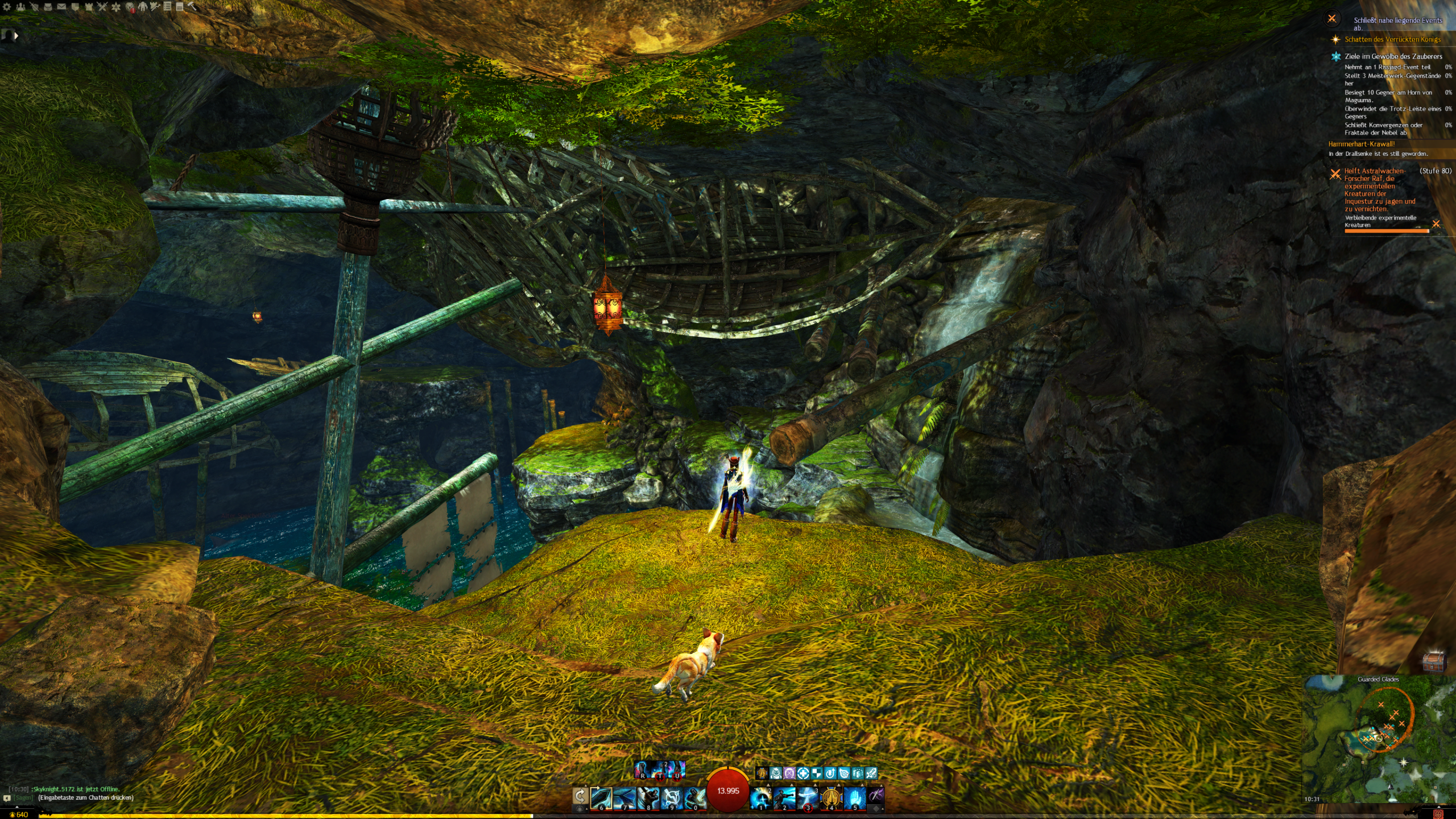The height and width of the screenshot is (819, 1456).
Task: Activate the dagger weapon skill on slot 6
Action: point(601,798)
